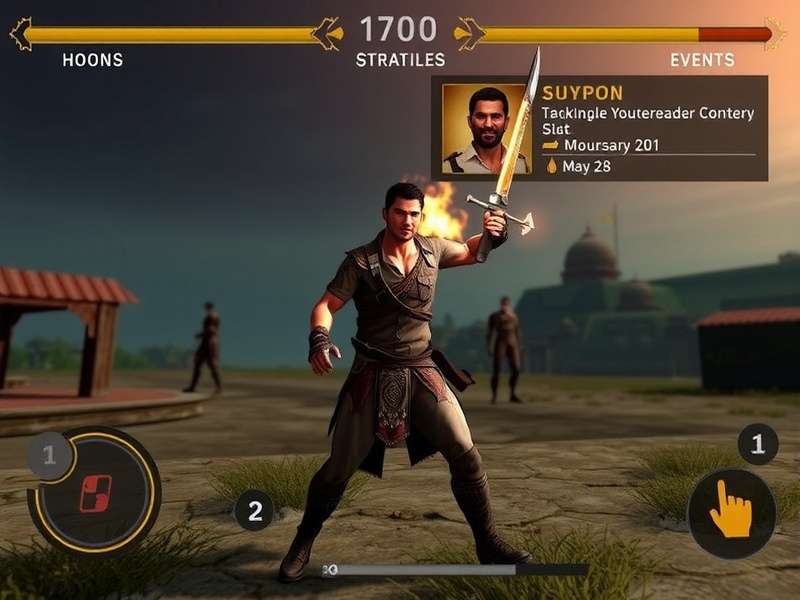The height and width of the screenshot is (600, 800).
Task: Tap the red icon skill button
Action: click(98, 493)
